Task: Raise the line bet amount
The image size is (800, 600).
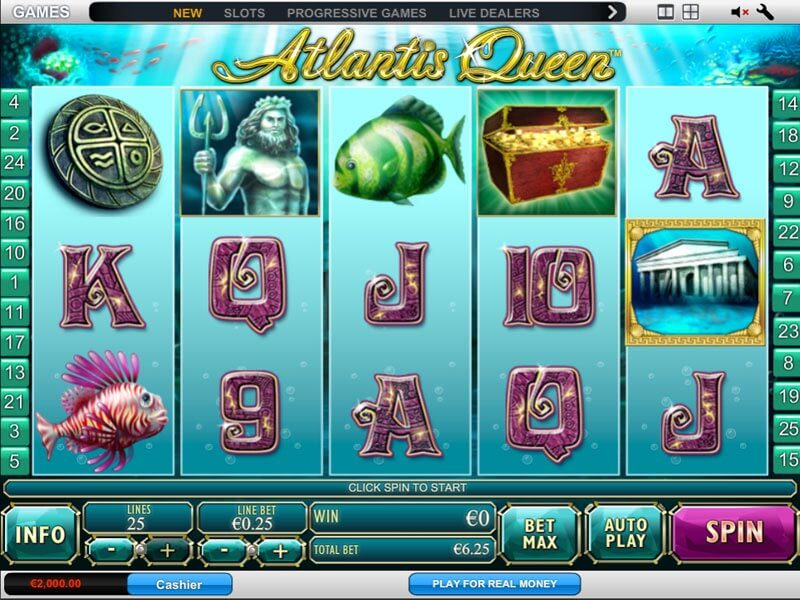Action: [281, 550]
